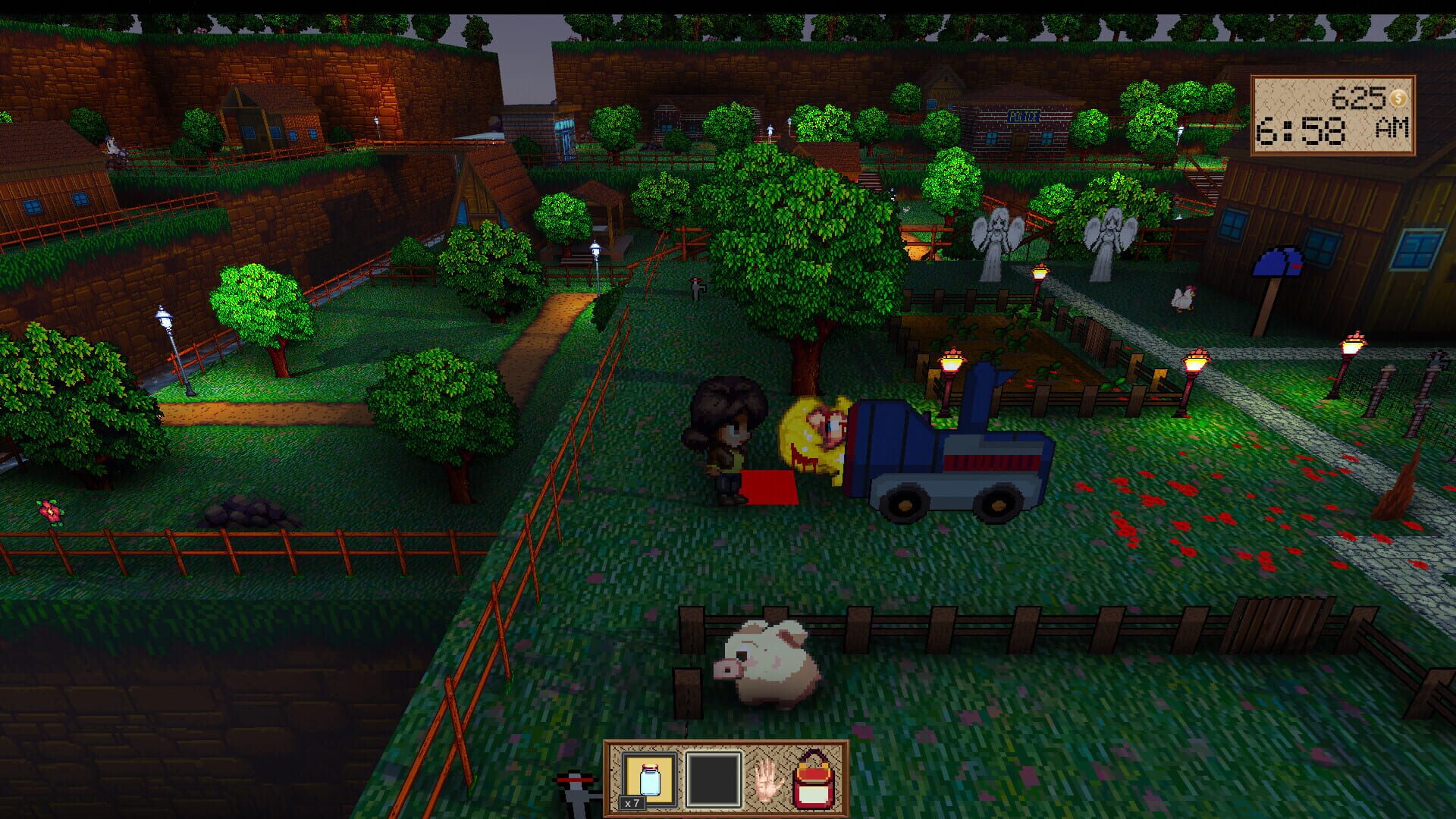Click the POLICE station sign
This screenshot has height=819, width=1456.
point(1022,118)
